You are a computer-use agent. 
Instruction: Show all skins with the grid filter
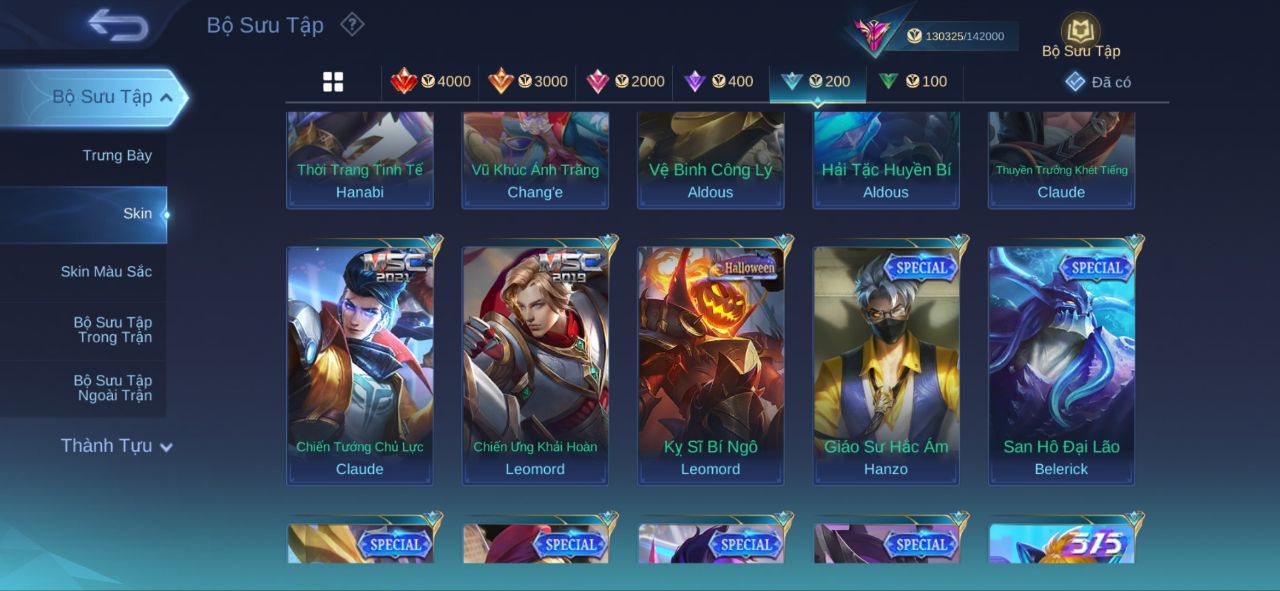[x=333, y=82]
